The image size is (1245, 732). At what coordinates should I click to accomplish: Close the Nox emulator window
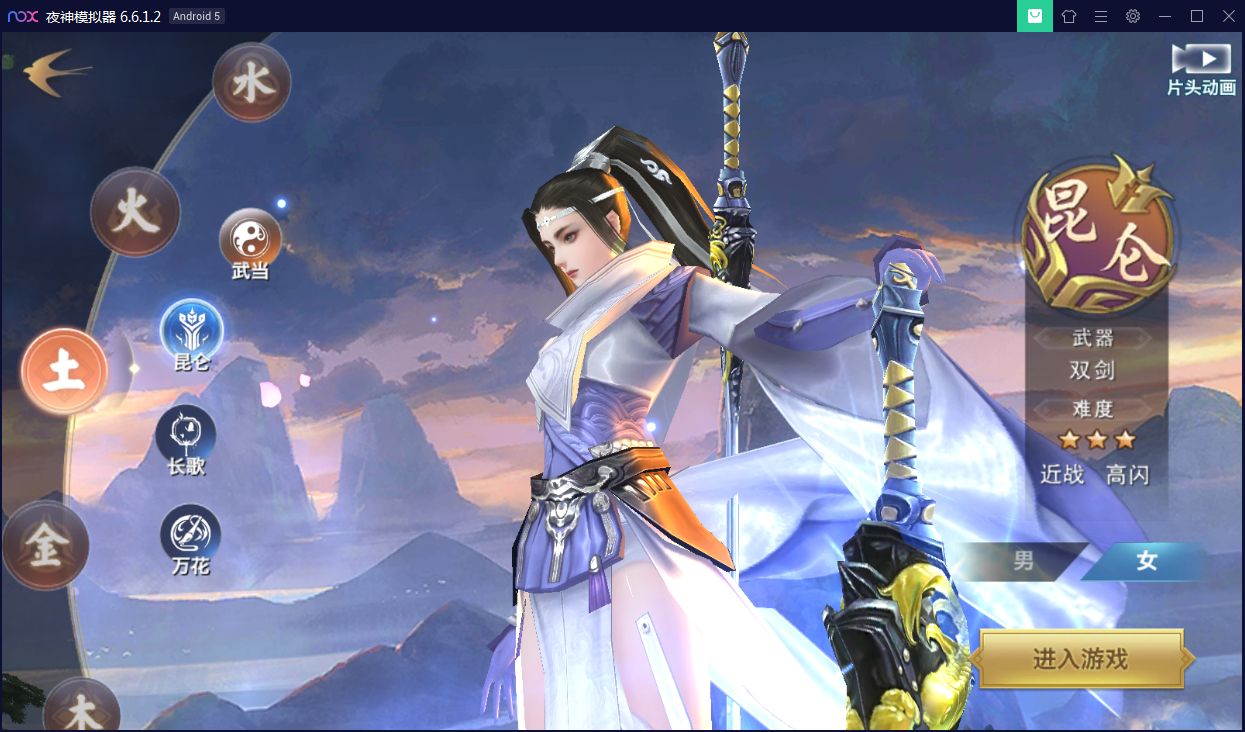(x=1228, y=16)
